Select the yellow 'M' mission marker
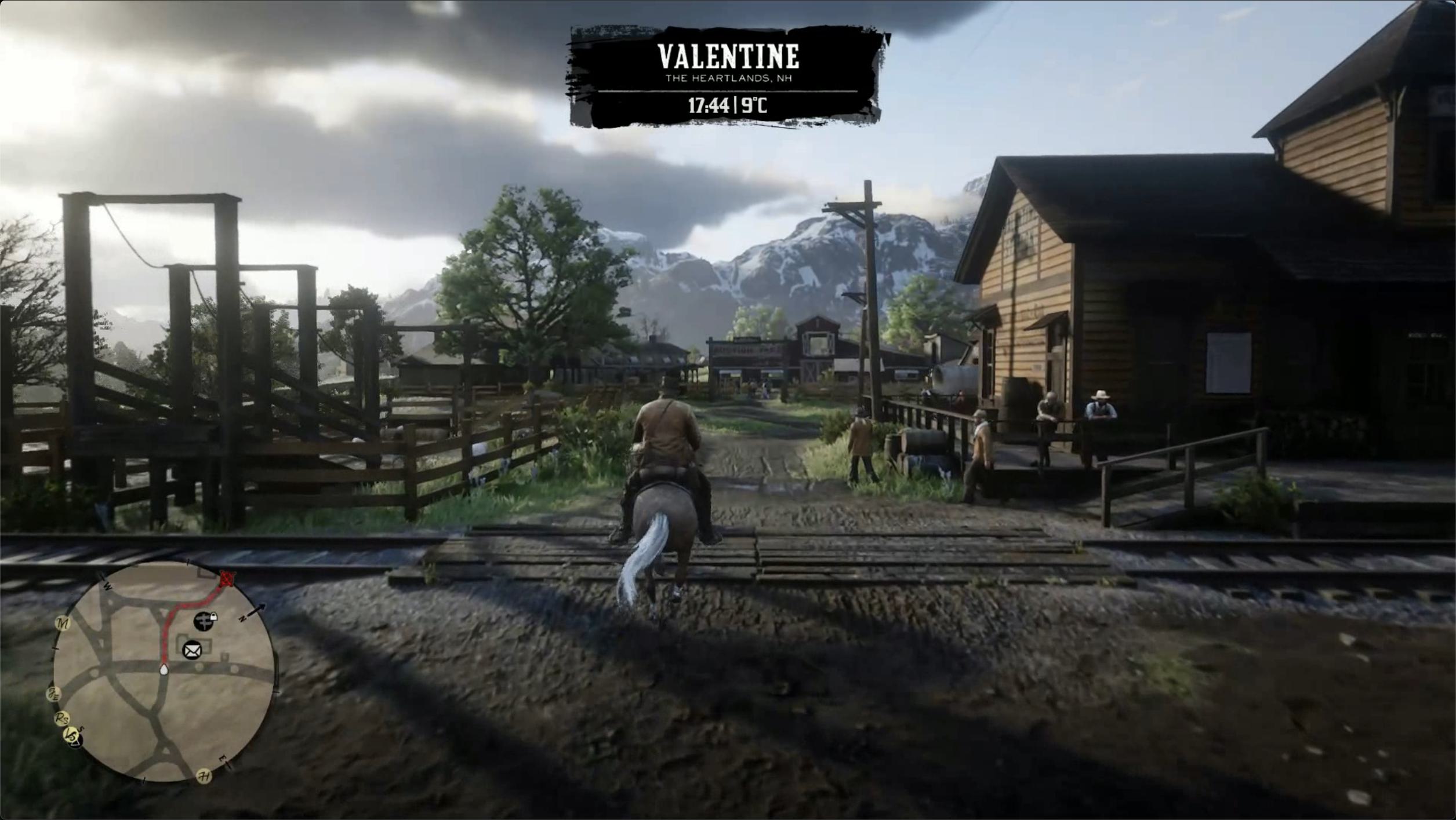 (63, 624)
